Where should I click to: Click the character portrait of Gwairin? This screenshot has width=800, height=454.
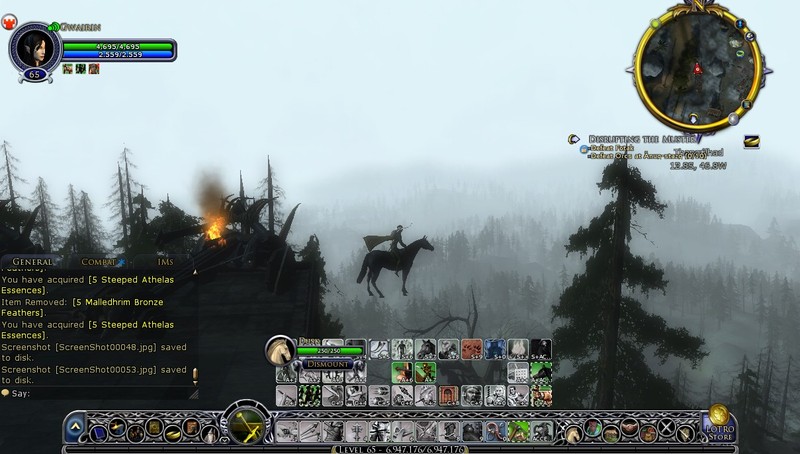[31, 47]
